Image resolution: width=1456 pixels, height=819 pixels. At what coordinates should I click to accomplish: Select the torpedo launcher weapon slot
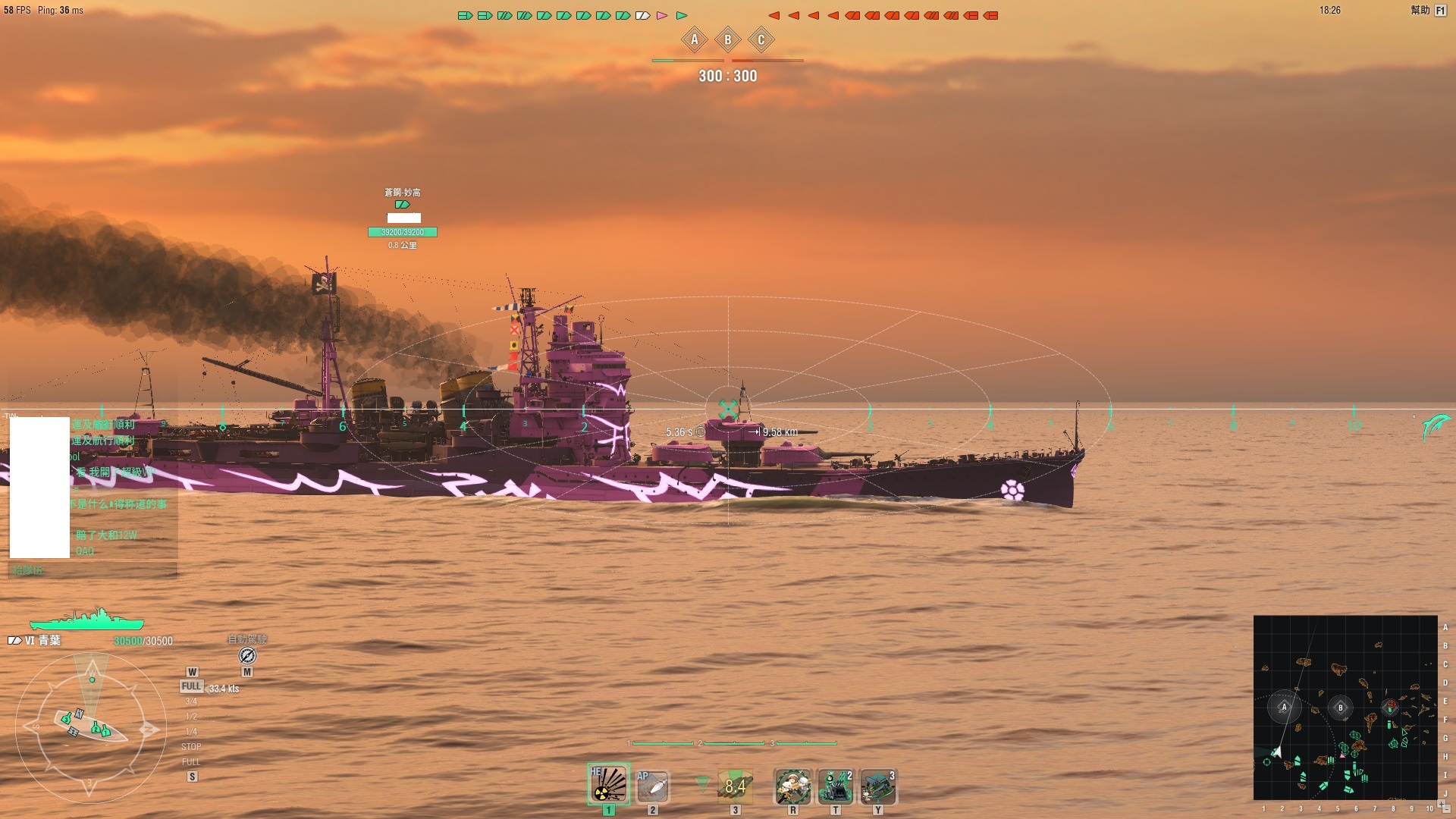(x=734, y=786)
